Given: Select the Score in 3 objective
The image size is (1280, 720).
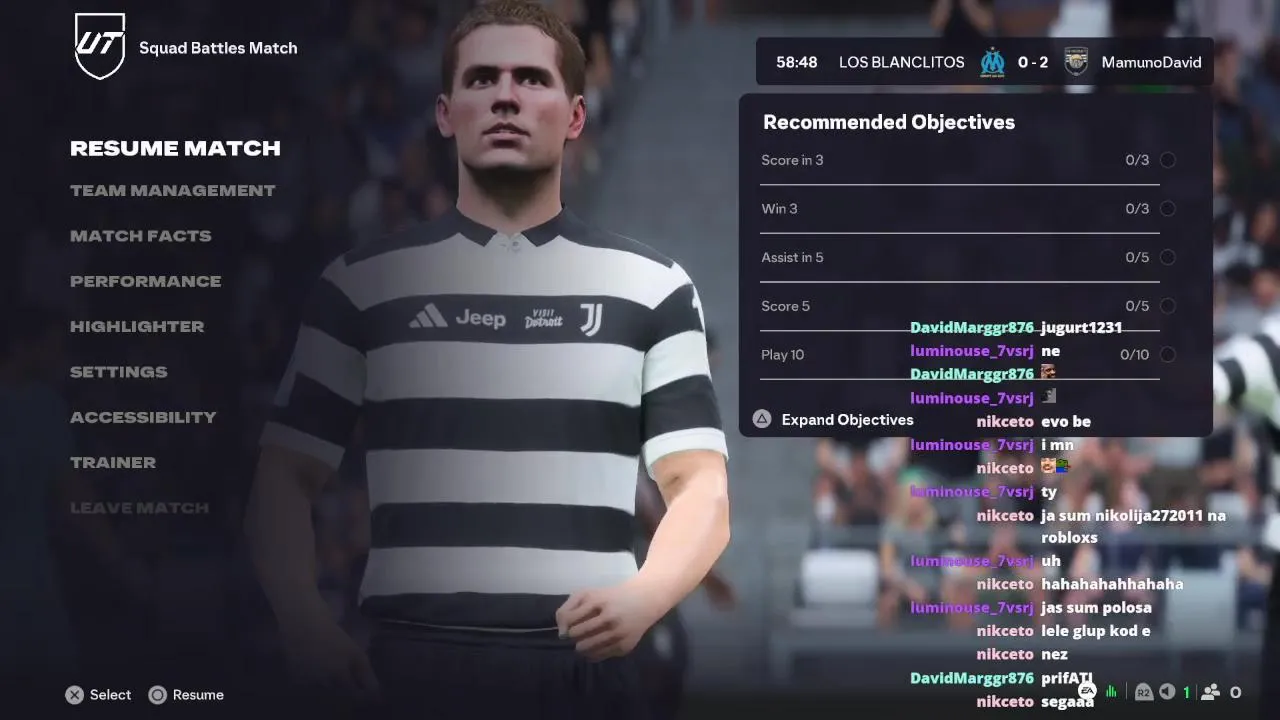Looking at the screenshot, I should (960, 161).
